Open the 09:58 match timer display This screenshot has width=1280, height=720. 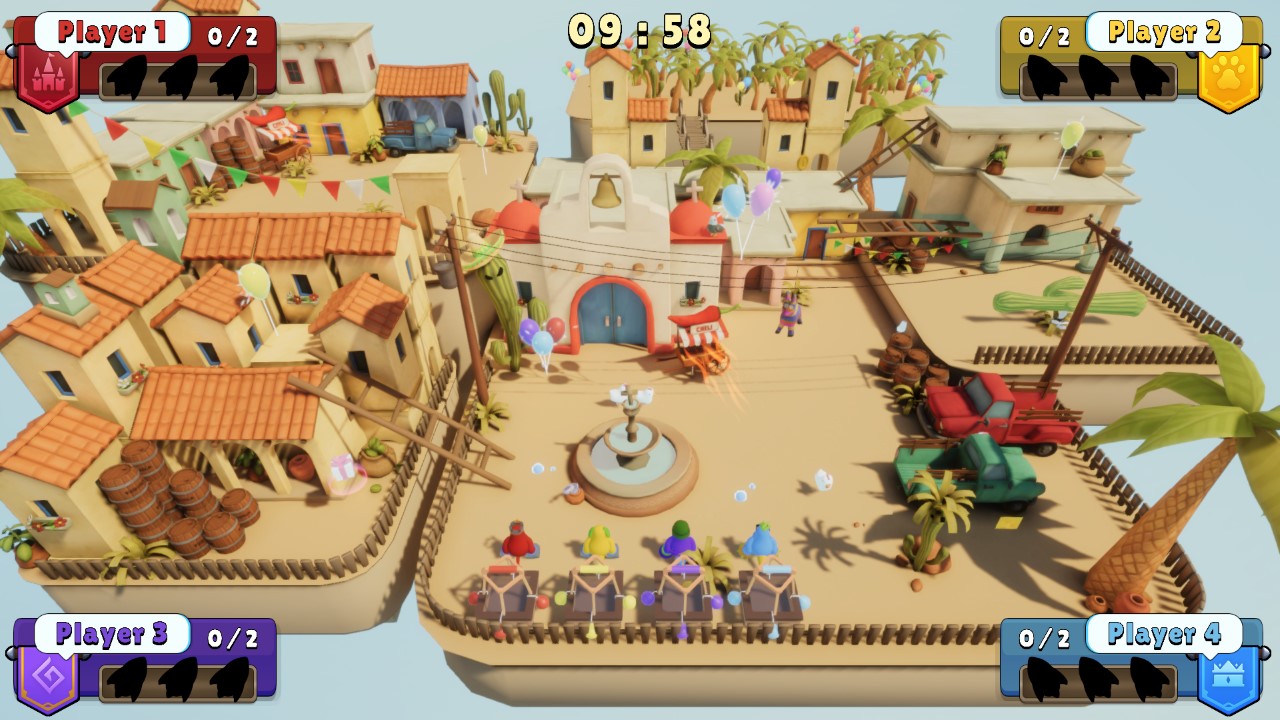tap(640, 30)
